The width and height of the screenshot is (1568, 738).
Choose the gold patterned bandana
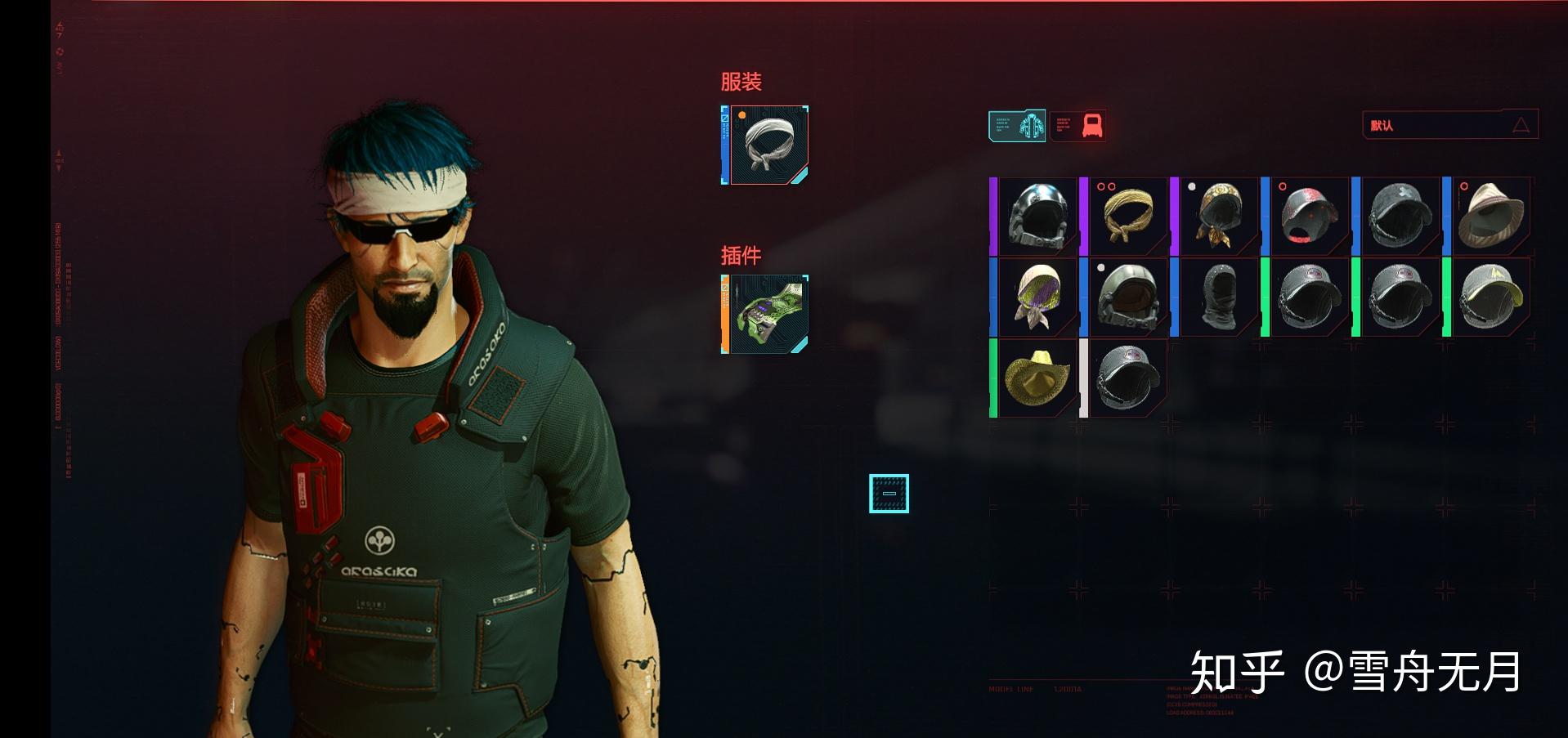coord(1219,216)
